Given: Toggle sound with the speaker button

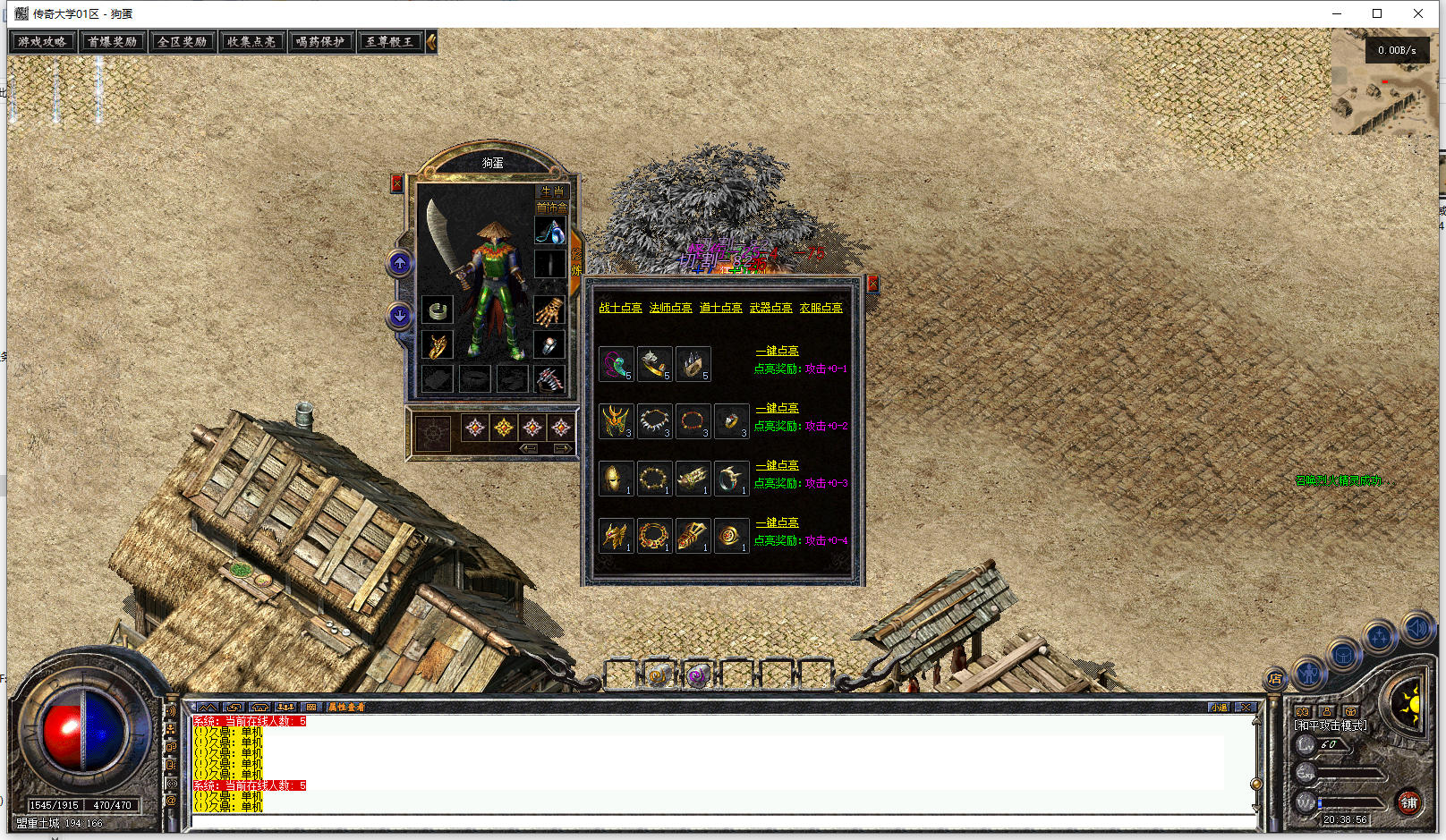Looking at the screenshot, I should [1417, 628].
